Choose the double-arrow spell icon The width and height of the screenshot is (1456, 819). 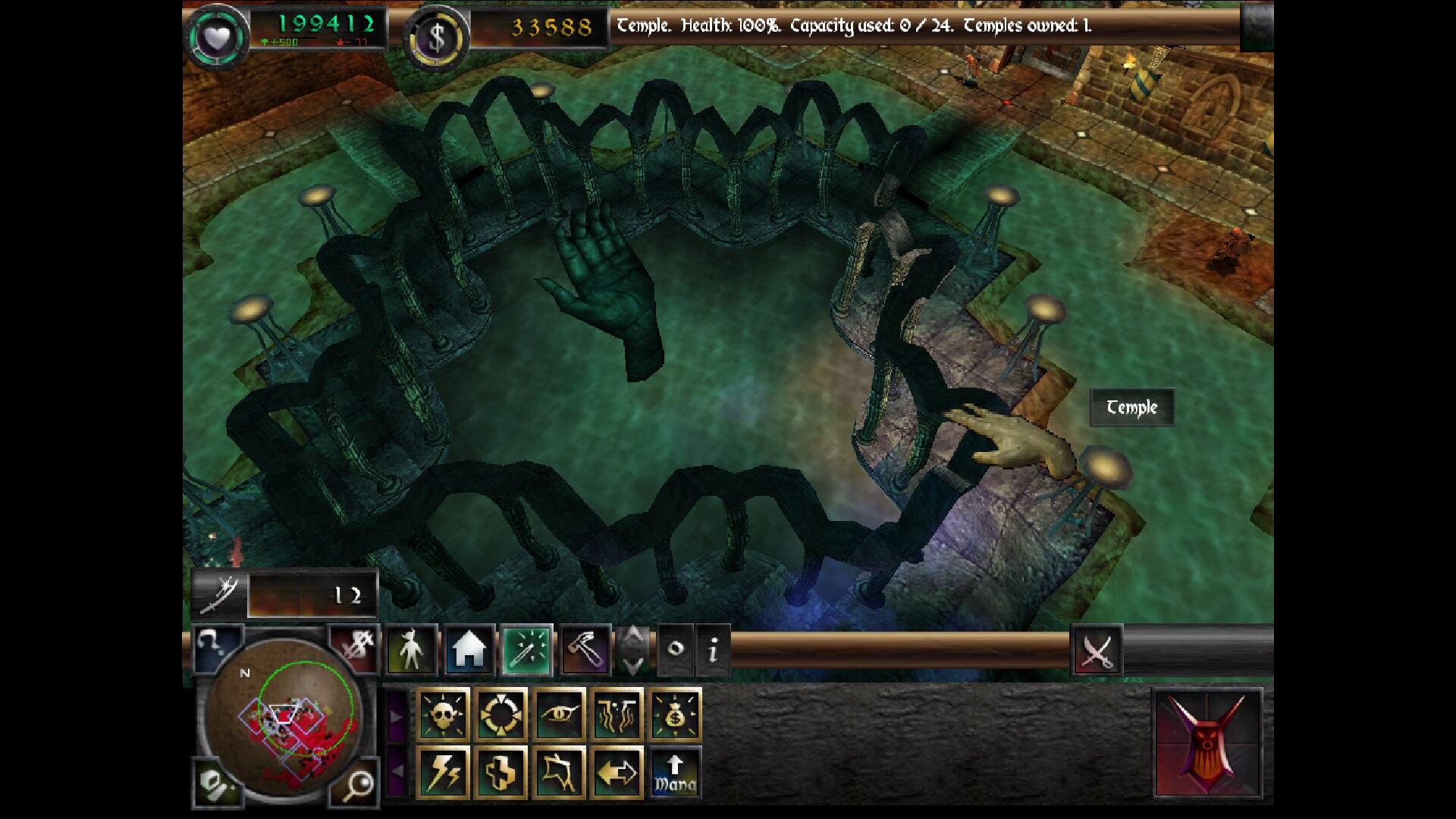pyautogui.click(x=617, y=772)
